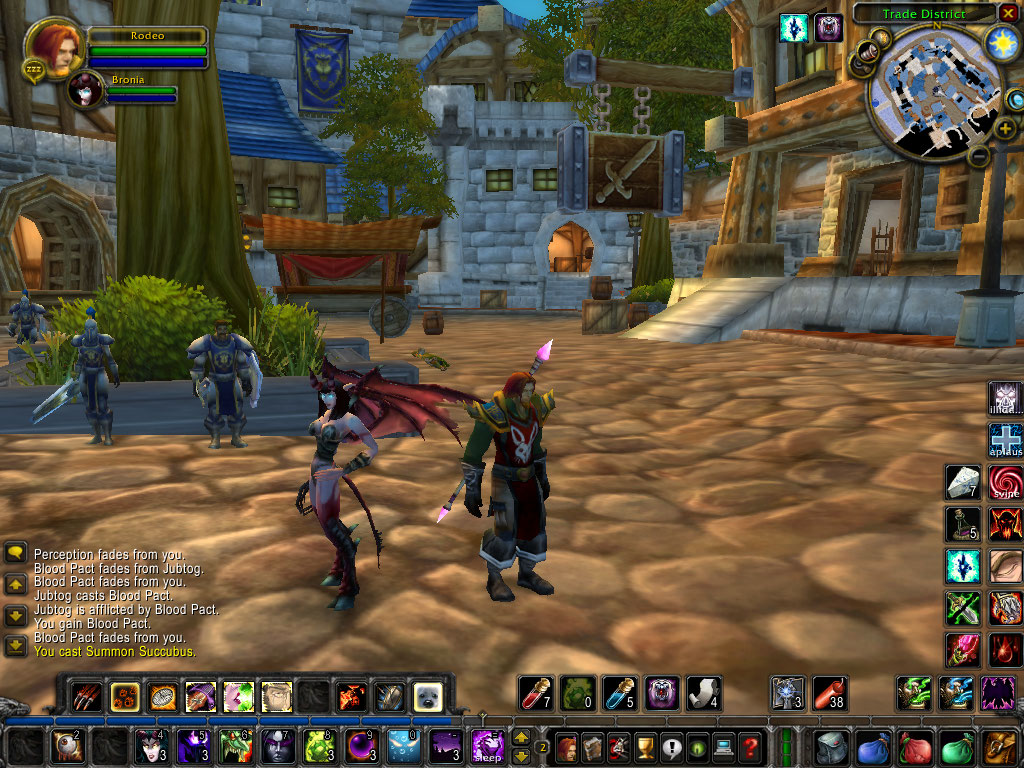Use the blue cheese wedge item
This screenshot has width=1024, height=768.
click(962, 482)
